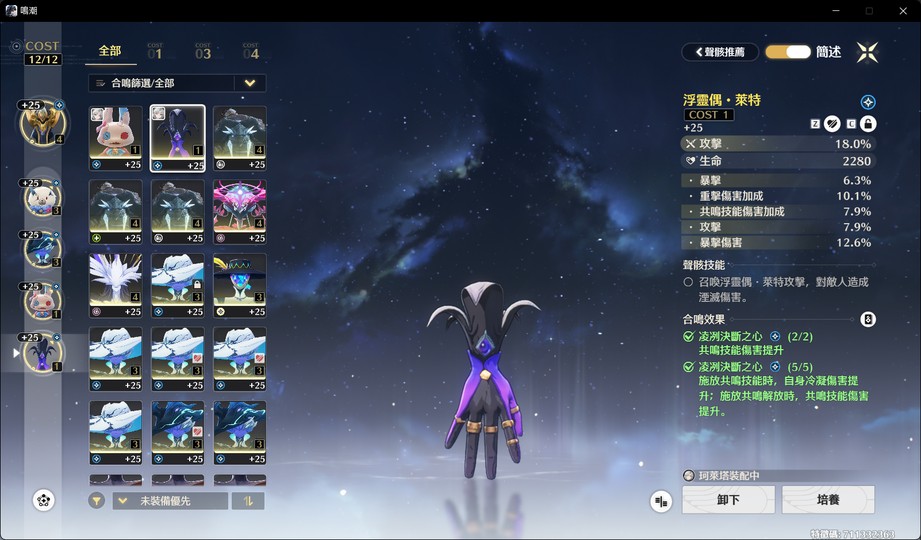
Task: Open the 培養 upgrade button
Action: (828, 500)
